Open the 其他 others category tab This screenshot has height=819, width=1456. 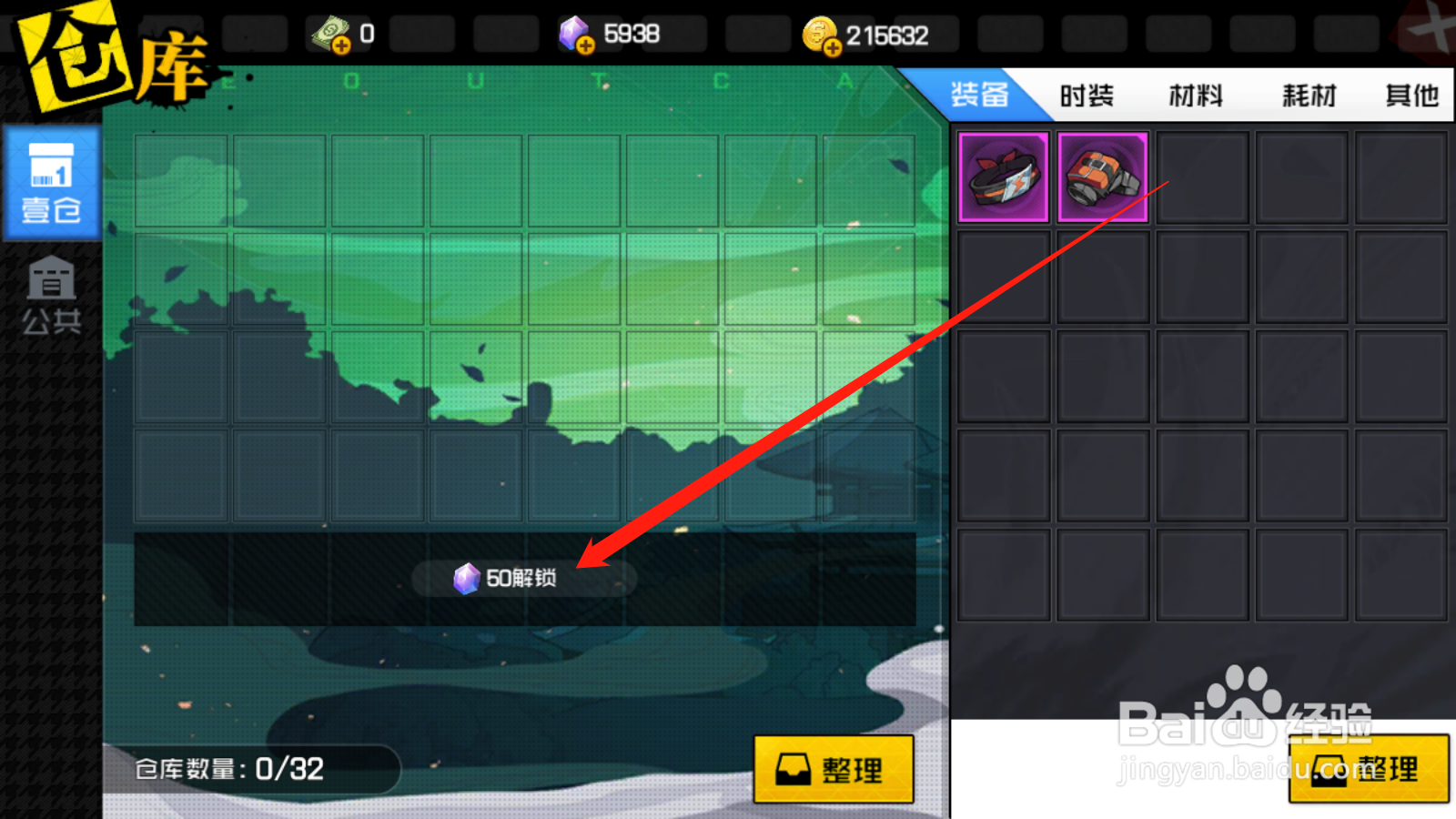click(x=1410, y=95)
